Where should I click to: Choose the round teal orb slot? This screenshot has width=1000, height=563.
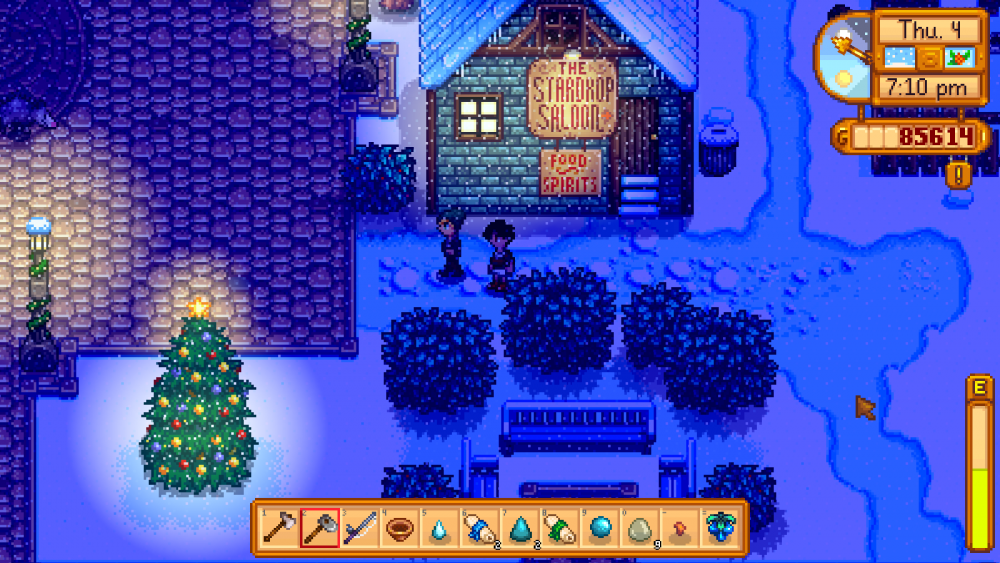coord(599,526)
